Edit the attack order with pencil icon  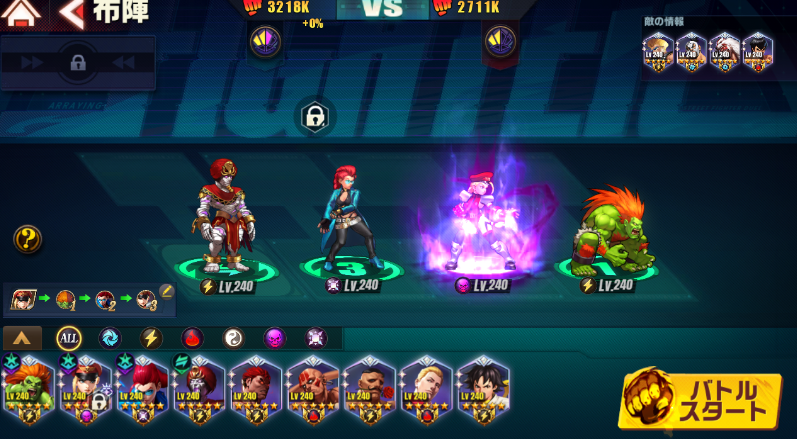167,291
